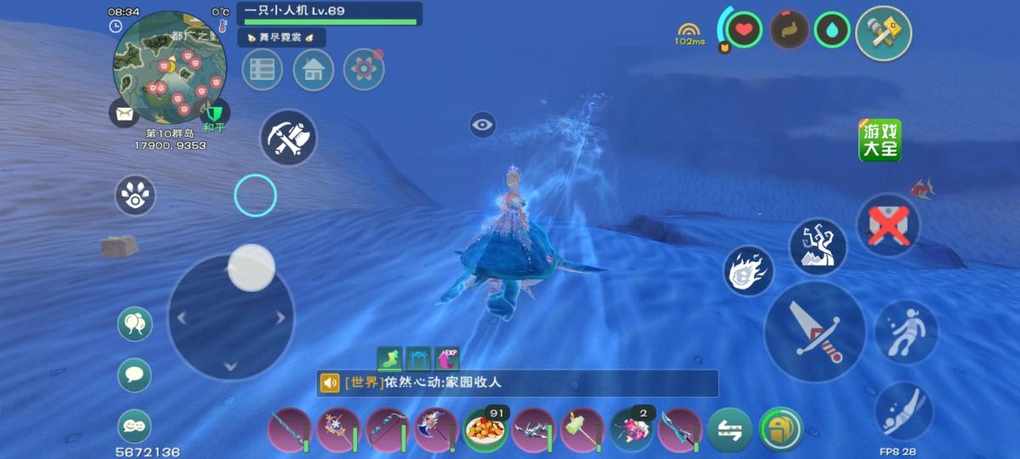The height and width of the screenshot is (459, 1020).
Task: Toggle the eye visibility icon
Action: tap(483, 125)
